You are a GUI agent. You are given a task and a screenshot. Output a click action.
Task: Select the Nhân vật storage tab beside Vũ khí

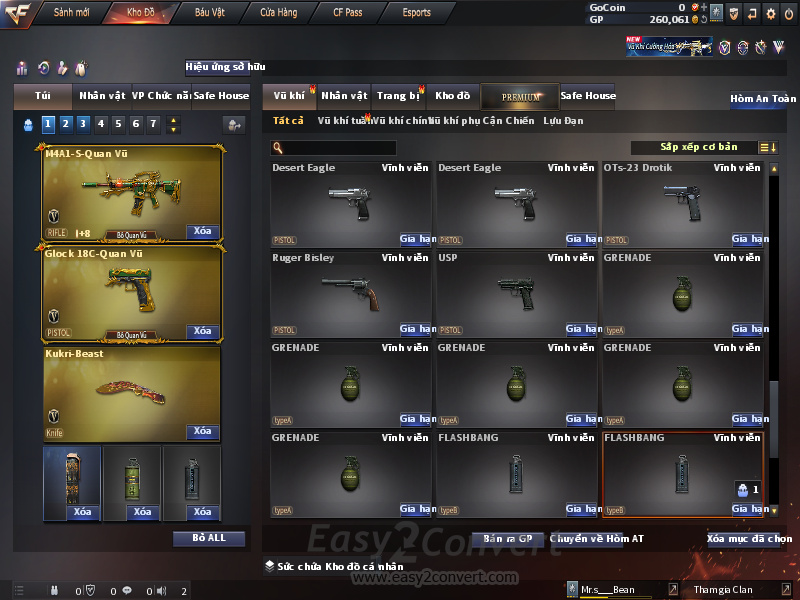[x=344, y=96]
